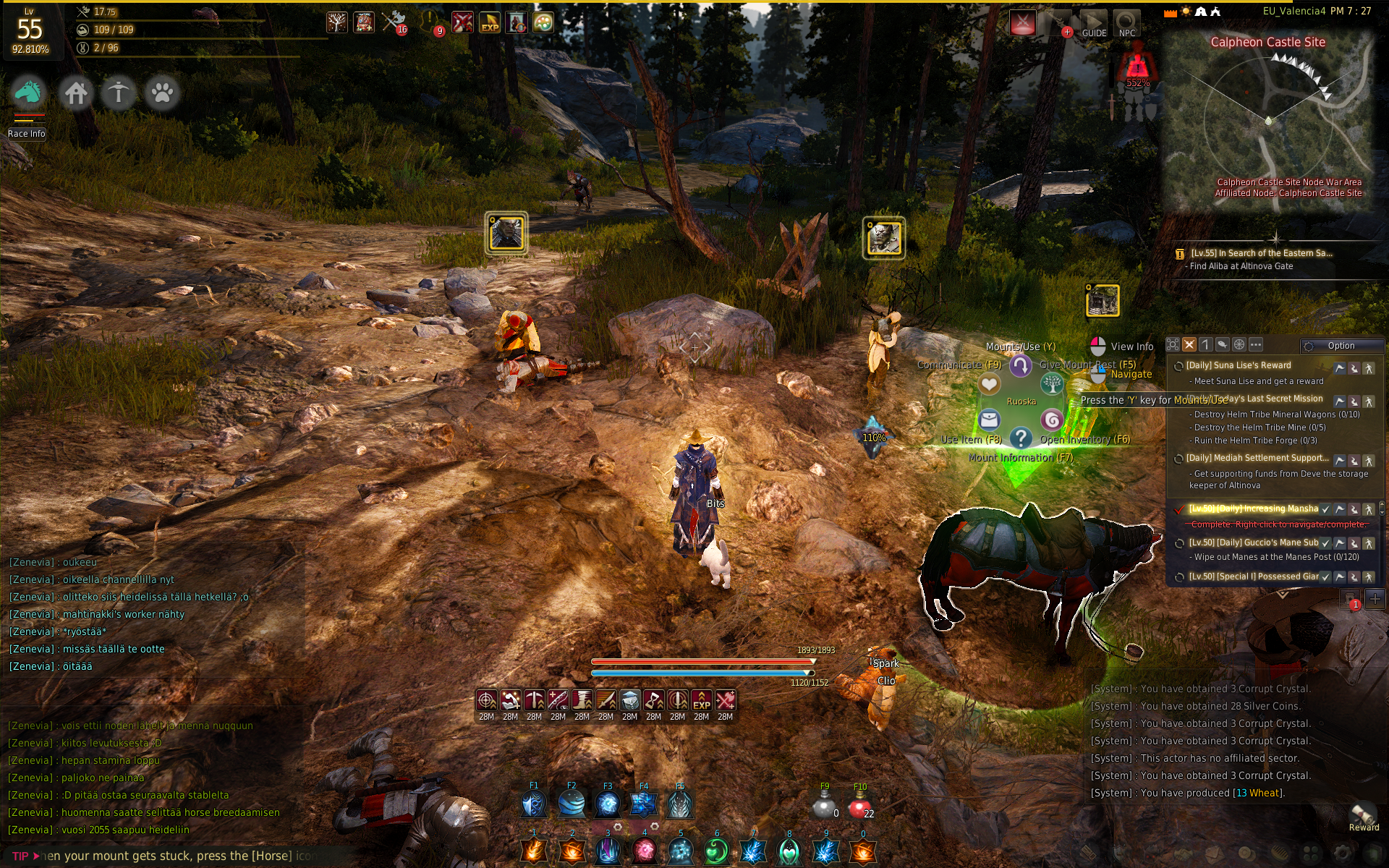Viewport: 1389px width, 868px height.
Task: Open the horse mount icon
Action: coord(28,93)
